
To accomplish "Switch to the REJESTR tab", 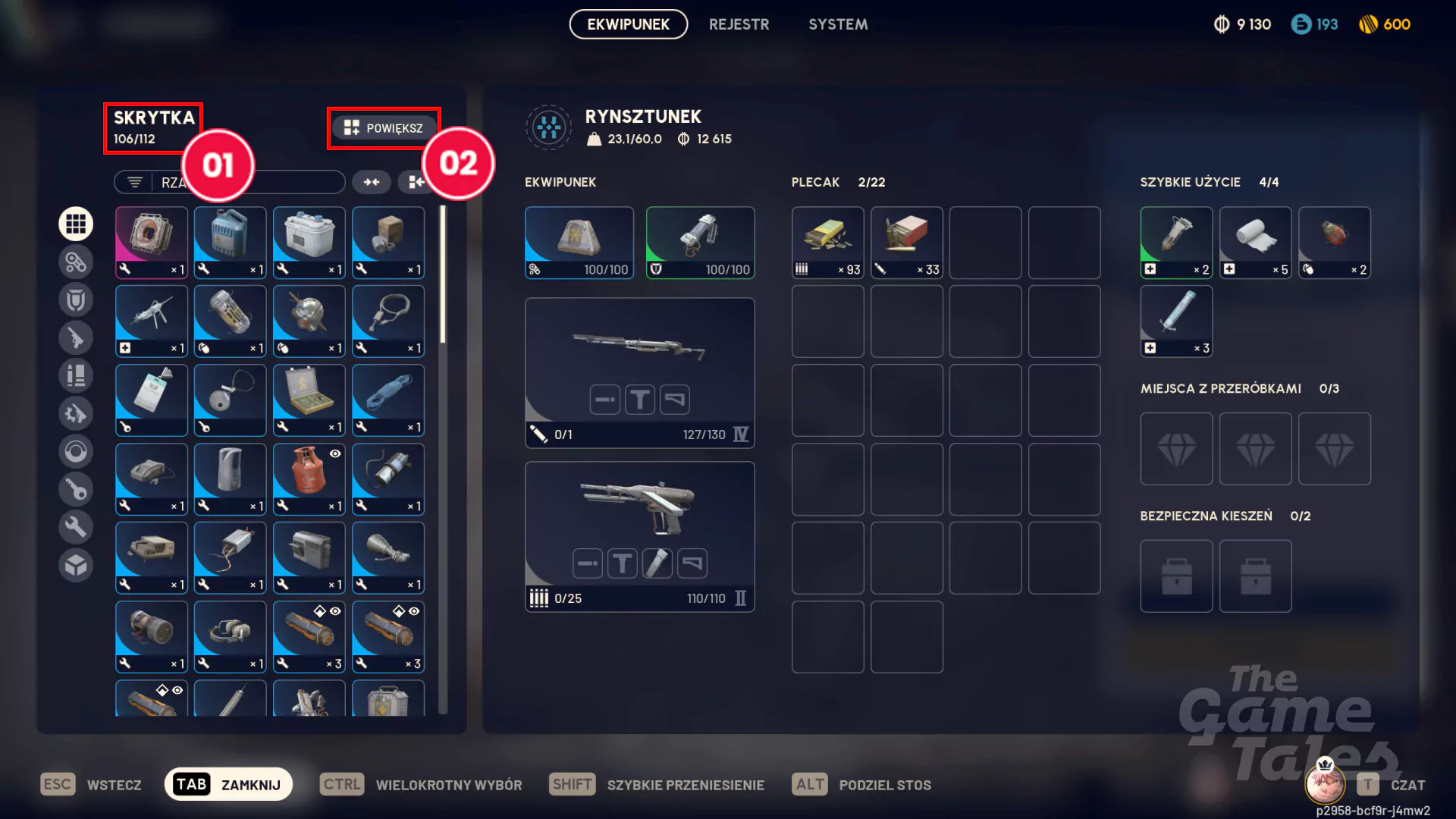I will tap(739, 24).
